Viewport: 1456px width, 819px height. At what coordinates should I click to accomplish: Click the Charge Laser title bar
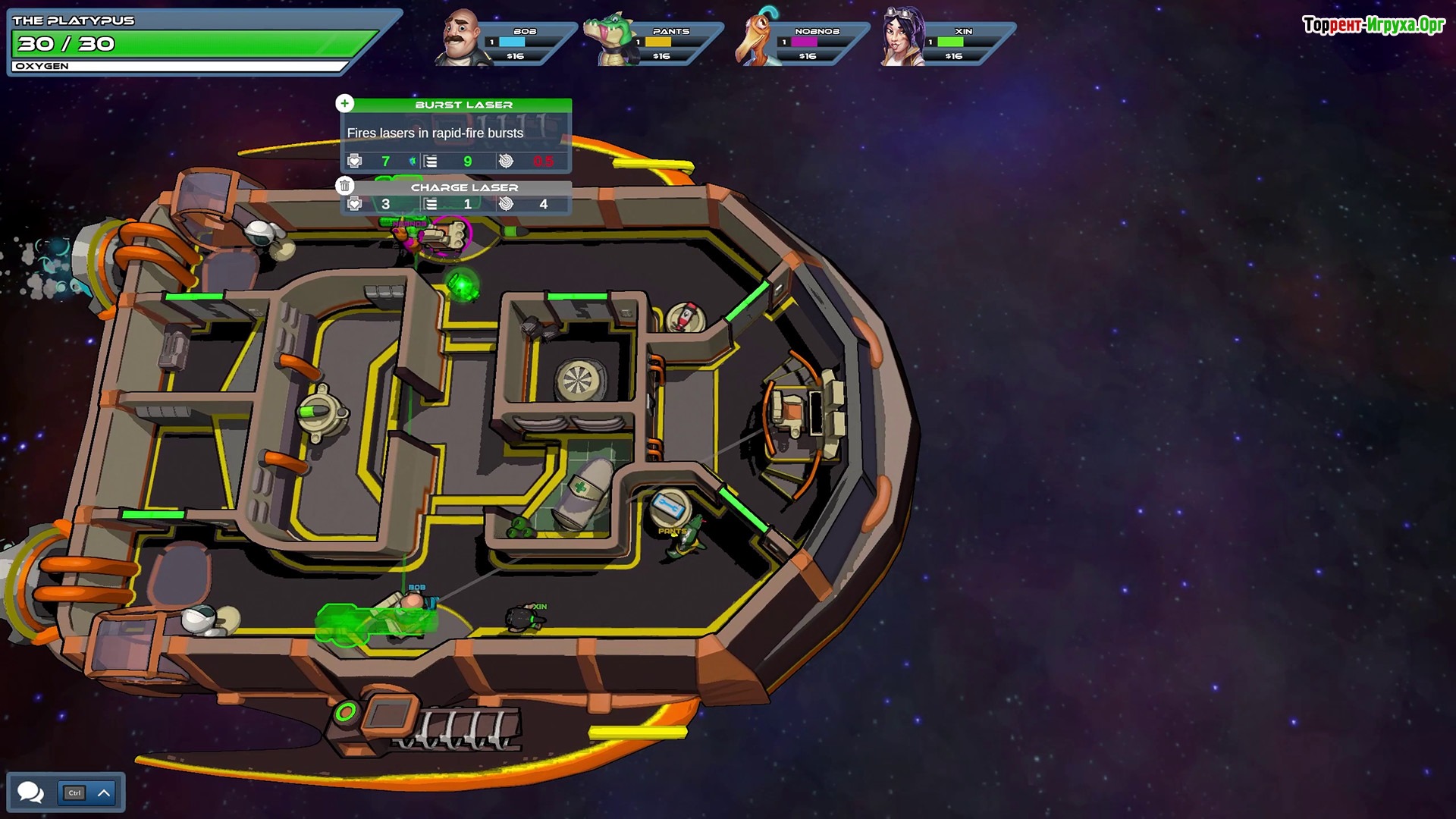point(463,187)
